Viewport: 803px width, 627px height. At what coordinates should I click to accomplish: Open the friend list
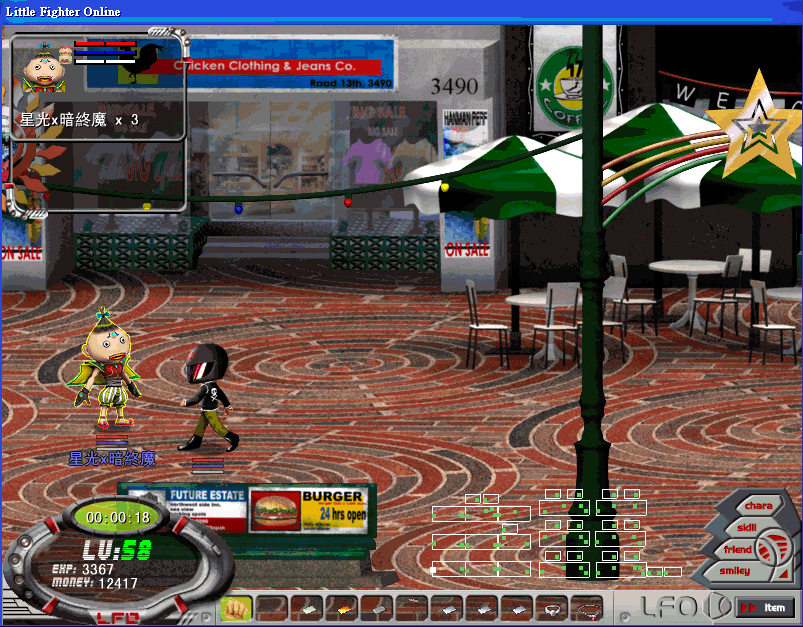(738, 550)
